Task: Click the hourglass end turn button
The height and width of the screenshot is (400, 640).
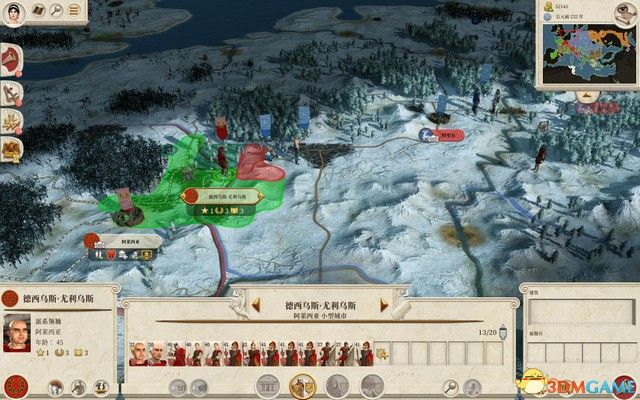Action: click(621, 384)
